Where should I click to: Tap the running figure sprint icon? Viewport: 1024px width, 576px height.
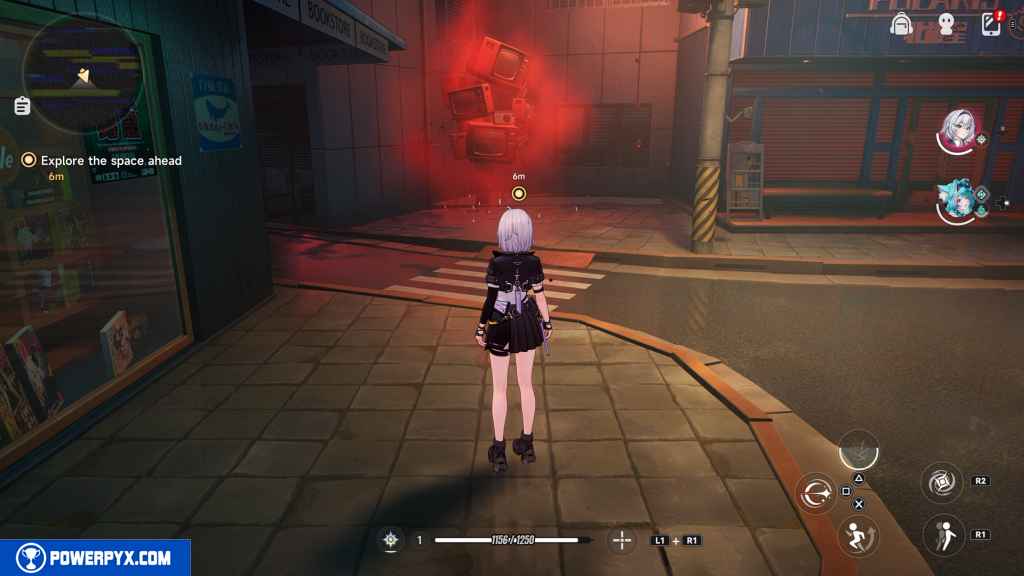point(856,537)
